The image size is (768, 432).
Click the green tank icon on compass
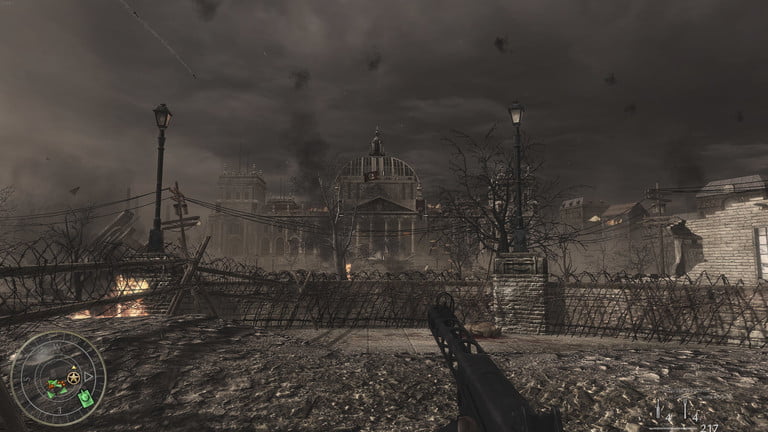[86, 398]
